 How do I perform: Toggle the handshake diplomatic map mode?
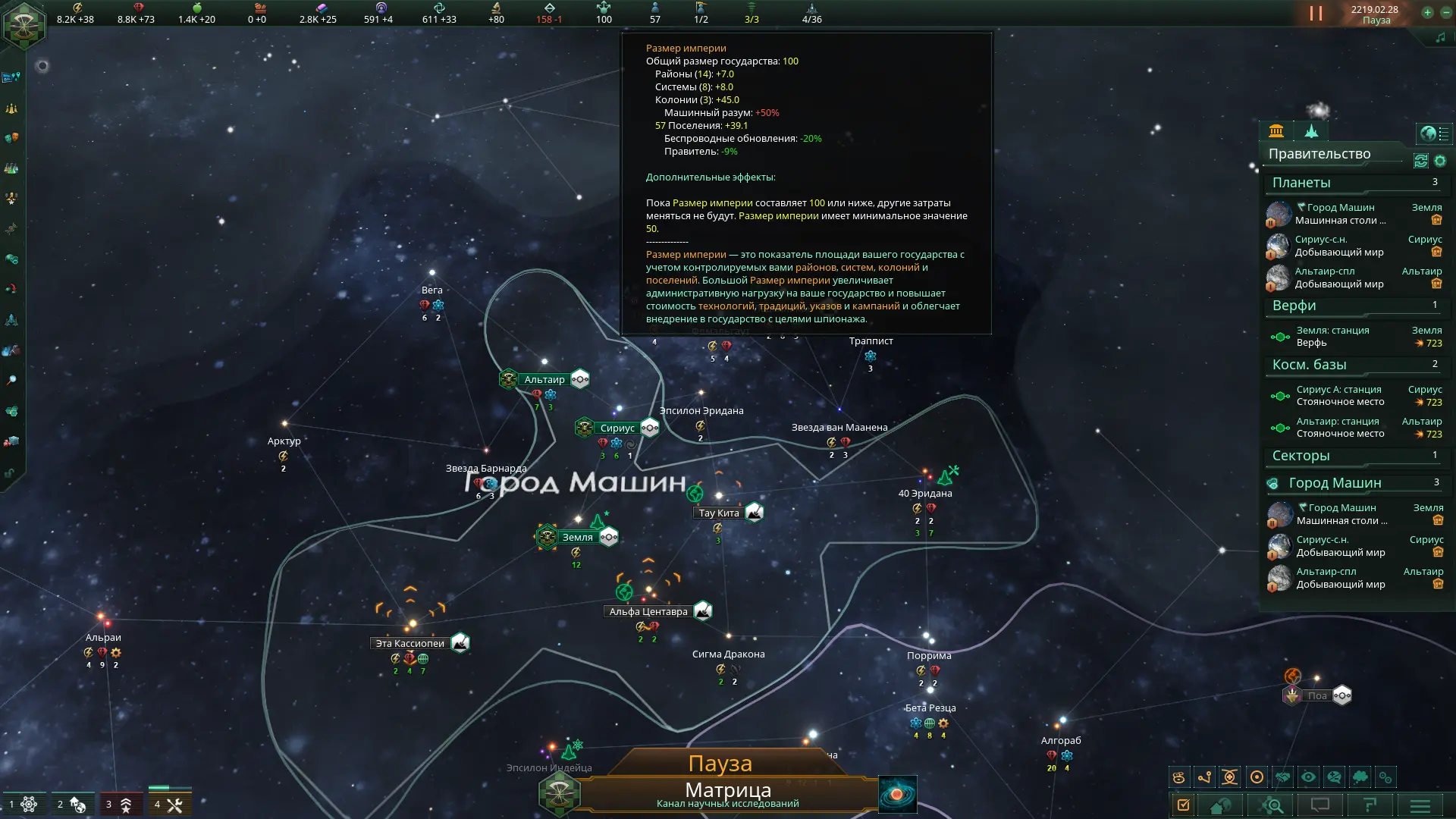pos(1282,777)
